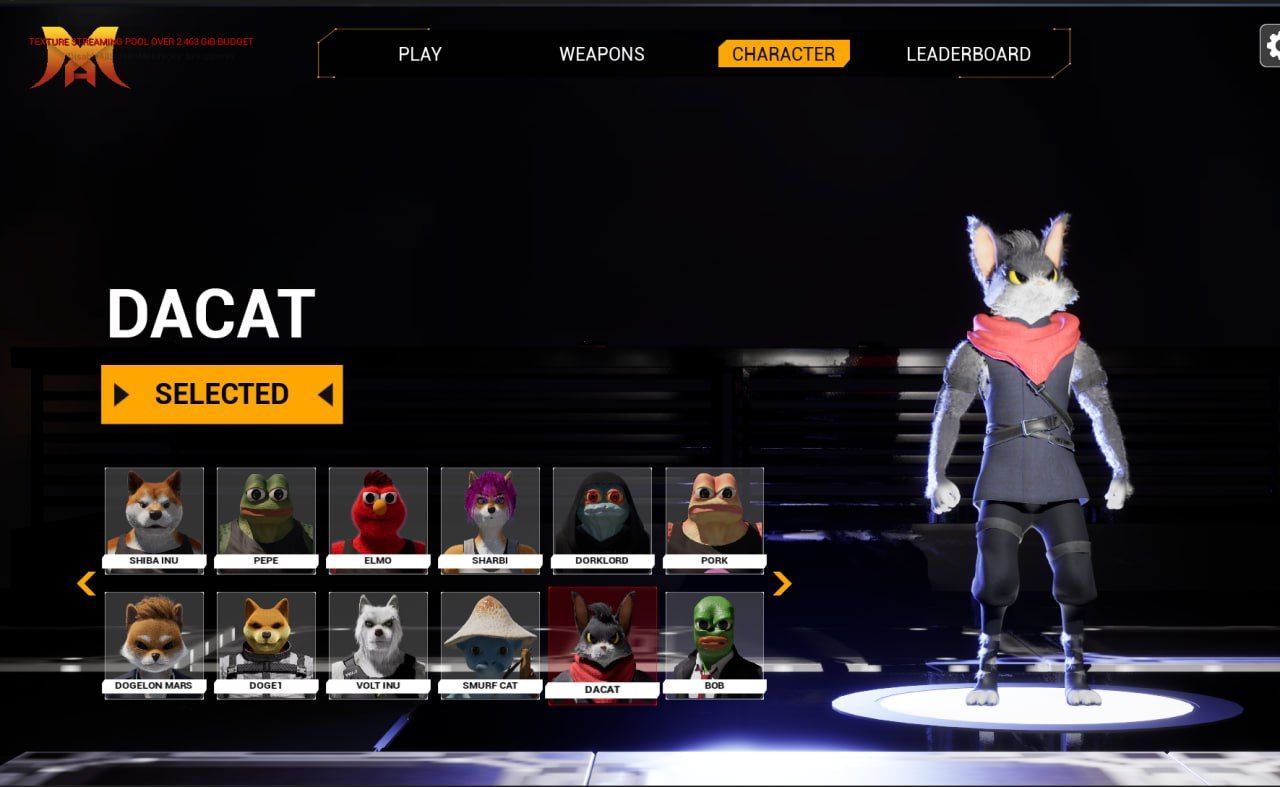Pick the Volt Inu character
1280x787 pixels.
(x=378, y=643)
